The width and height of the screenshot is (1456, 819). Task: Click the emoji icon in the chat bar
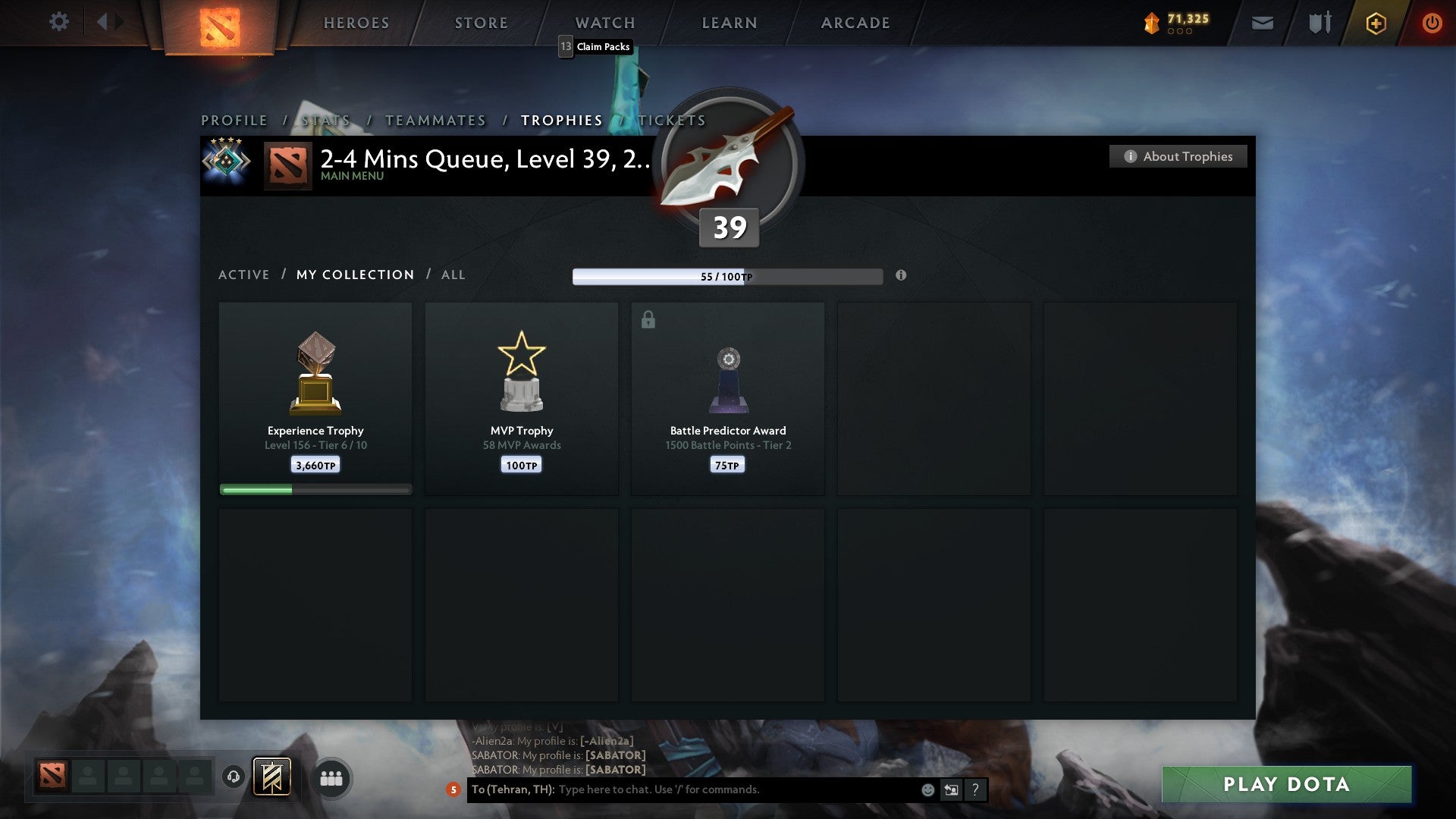tap(928, 789)
